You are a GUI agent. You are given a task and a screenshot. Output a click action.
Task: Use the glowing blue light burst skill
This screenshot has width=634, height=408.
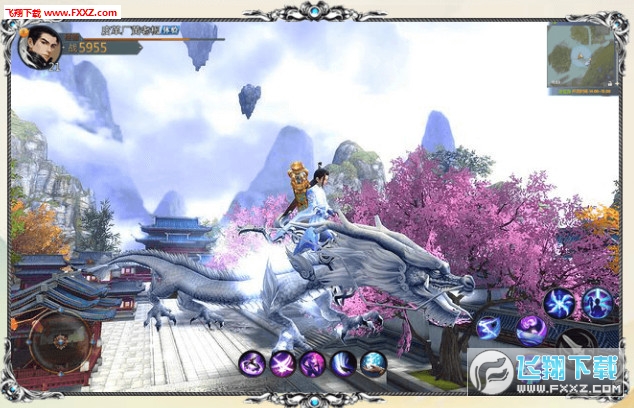373,364
